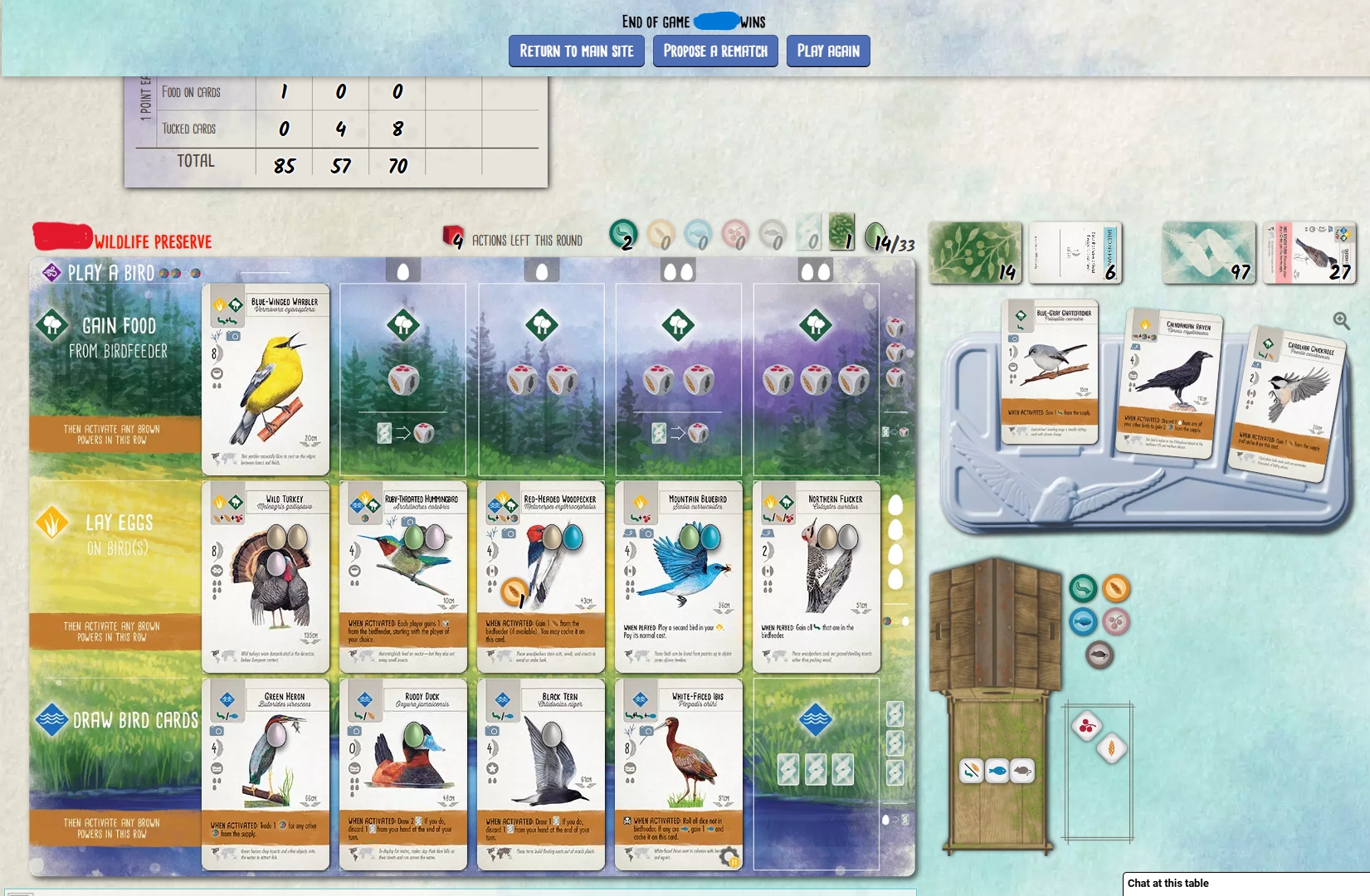Image resolution: width=1370 pixels, height=896 pixels.
Task: Select the Green Heron card
Action: (266, 774)
